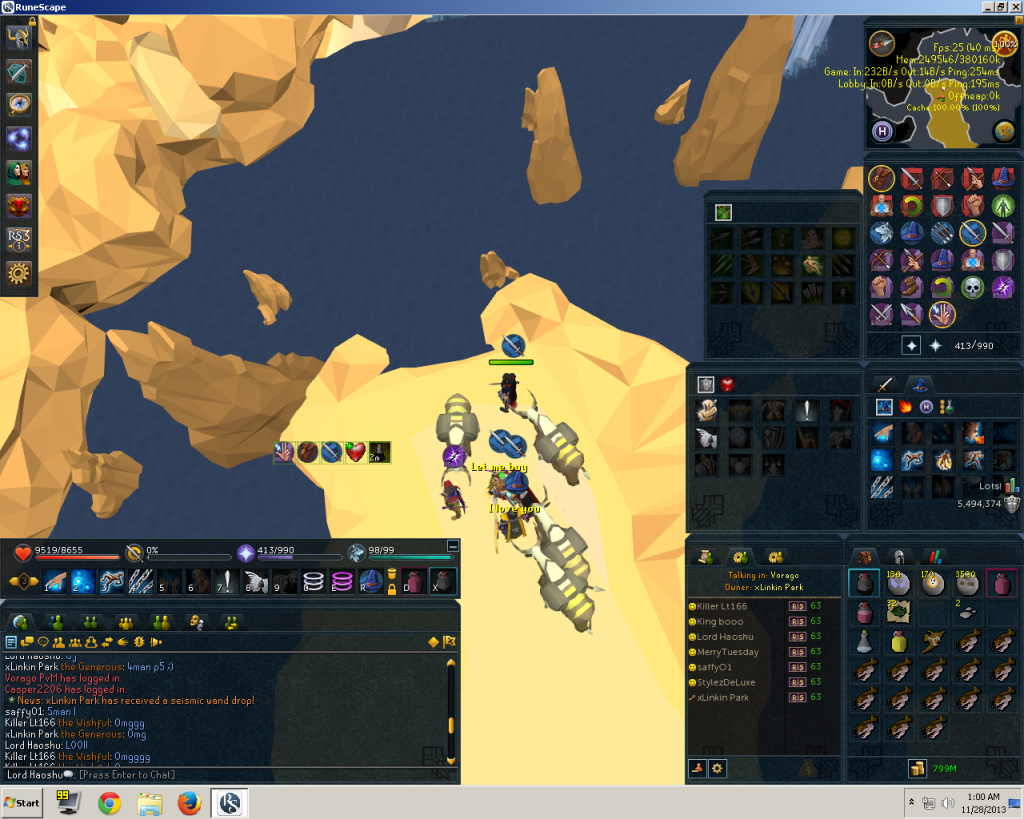Select the green-leaf scroll stack of 32

(x=897, y=611)
